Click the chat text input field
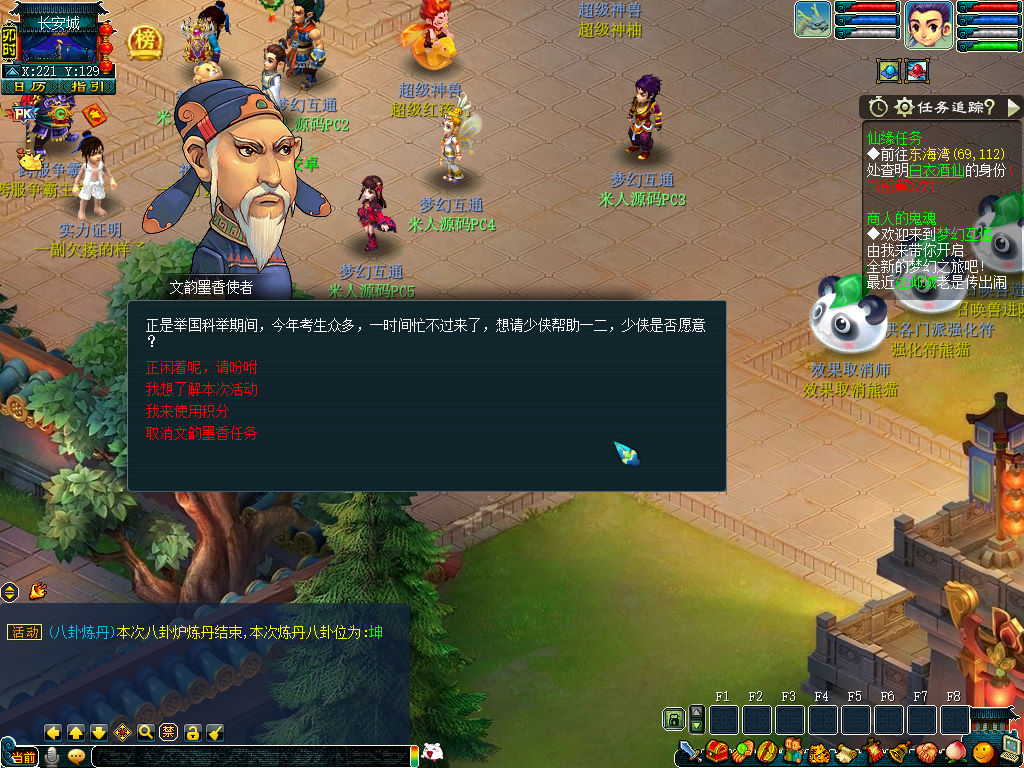Image resolution: width=1024 pixels, height=768 pixels. pos(250,757)
